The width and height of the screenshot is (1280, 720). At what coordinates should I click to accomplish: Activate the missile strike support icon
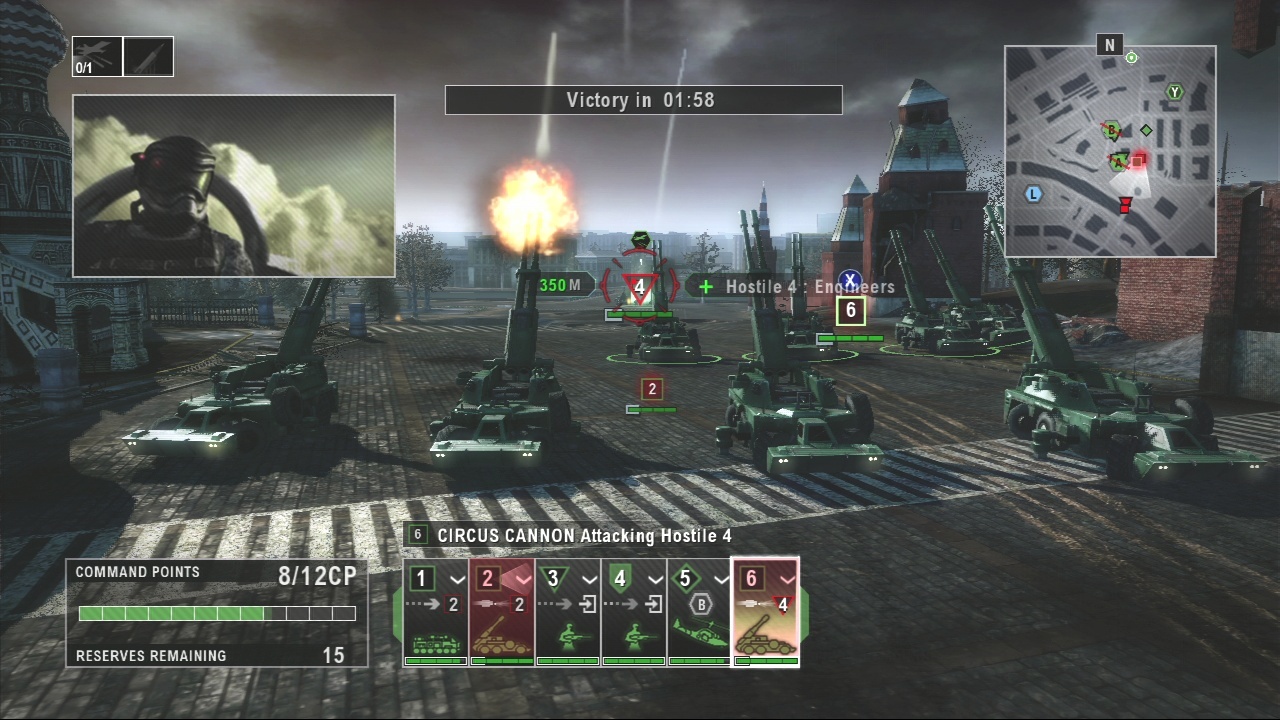click(x=148, y=56)
